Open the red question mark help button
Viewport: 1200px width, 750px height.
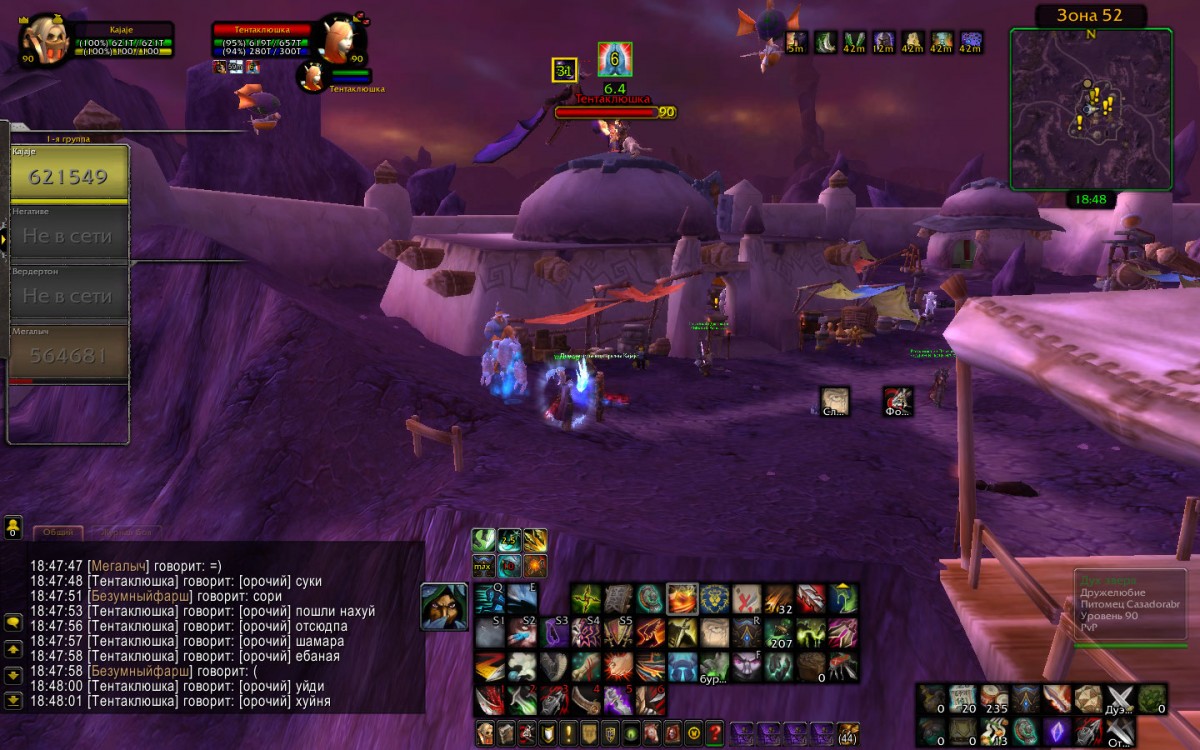point(714,732)
